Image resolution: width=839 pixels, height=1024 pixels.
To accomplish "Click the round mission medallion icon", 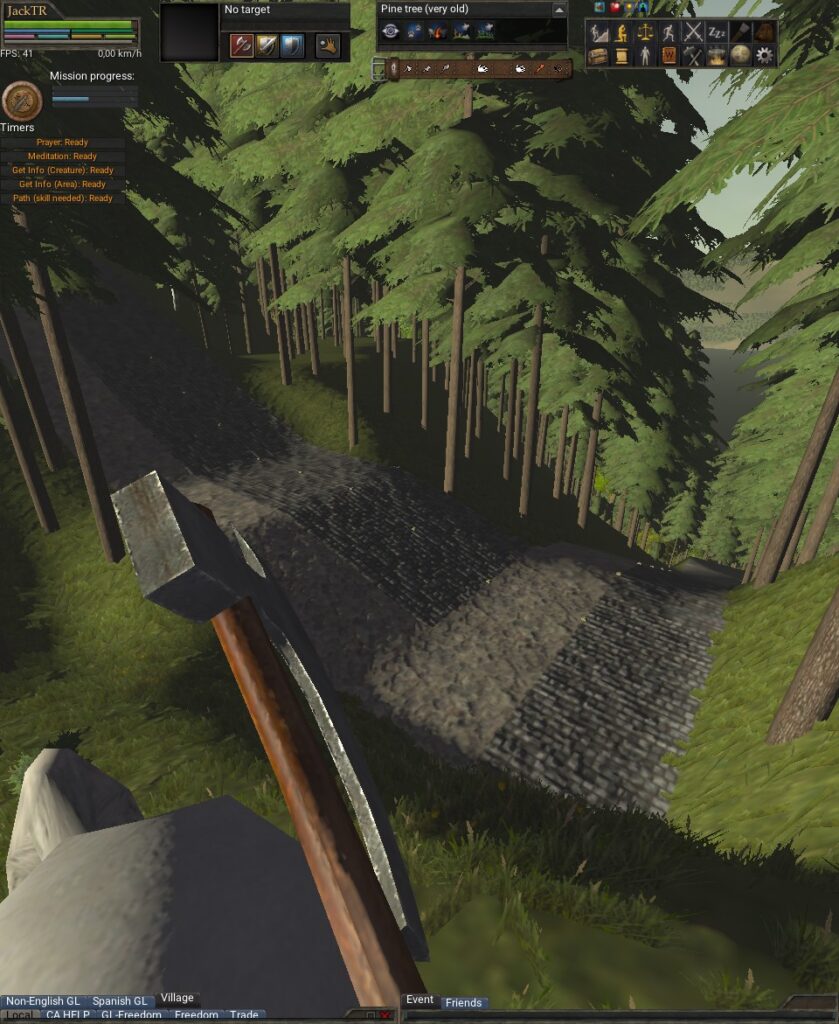I will click(22, 100).
